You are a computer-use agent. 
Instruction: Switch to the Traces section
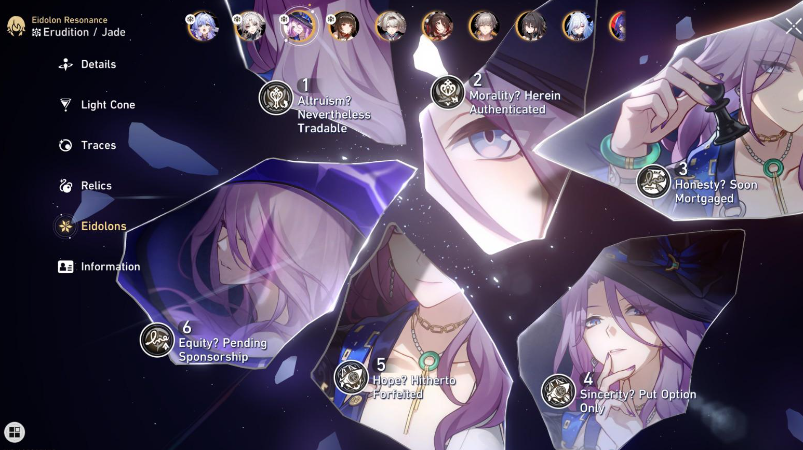(x=98, y=145)
